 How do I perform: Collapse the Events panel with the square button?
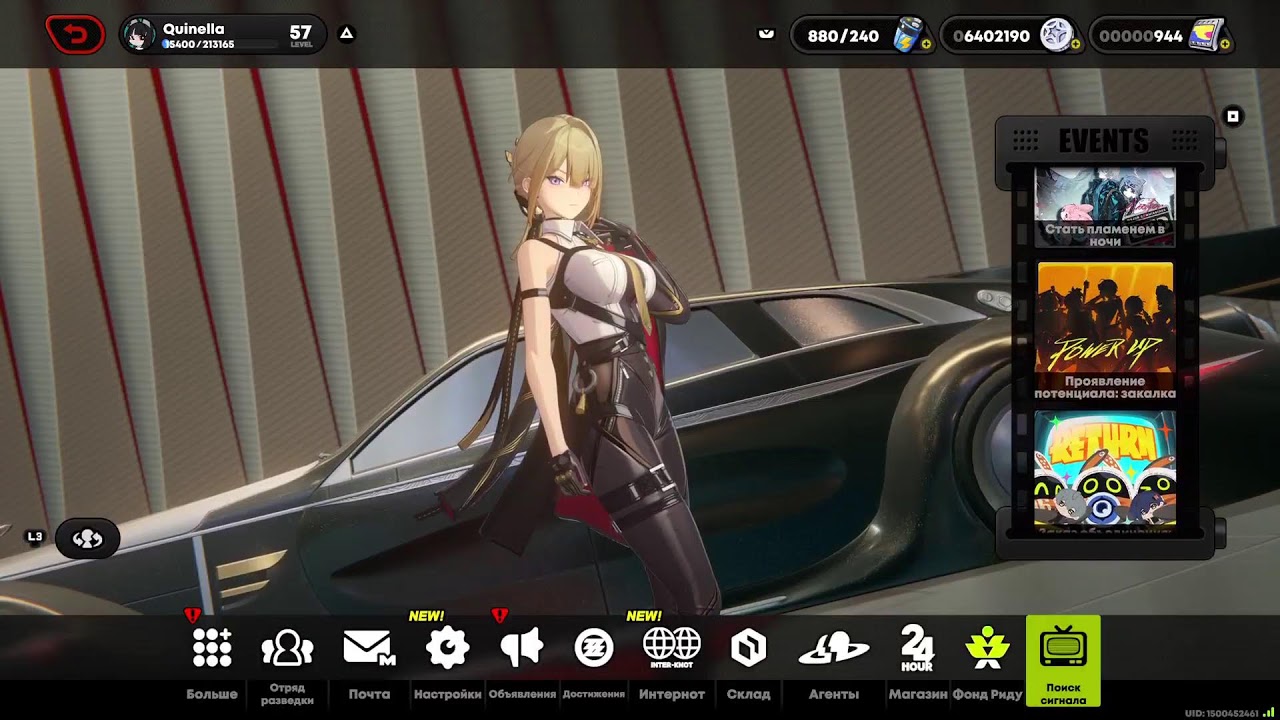click(x=1233, y=117)
